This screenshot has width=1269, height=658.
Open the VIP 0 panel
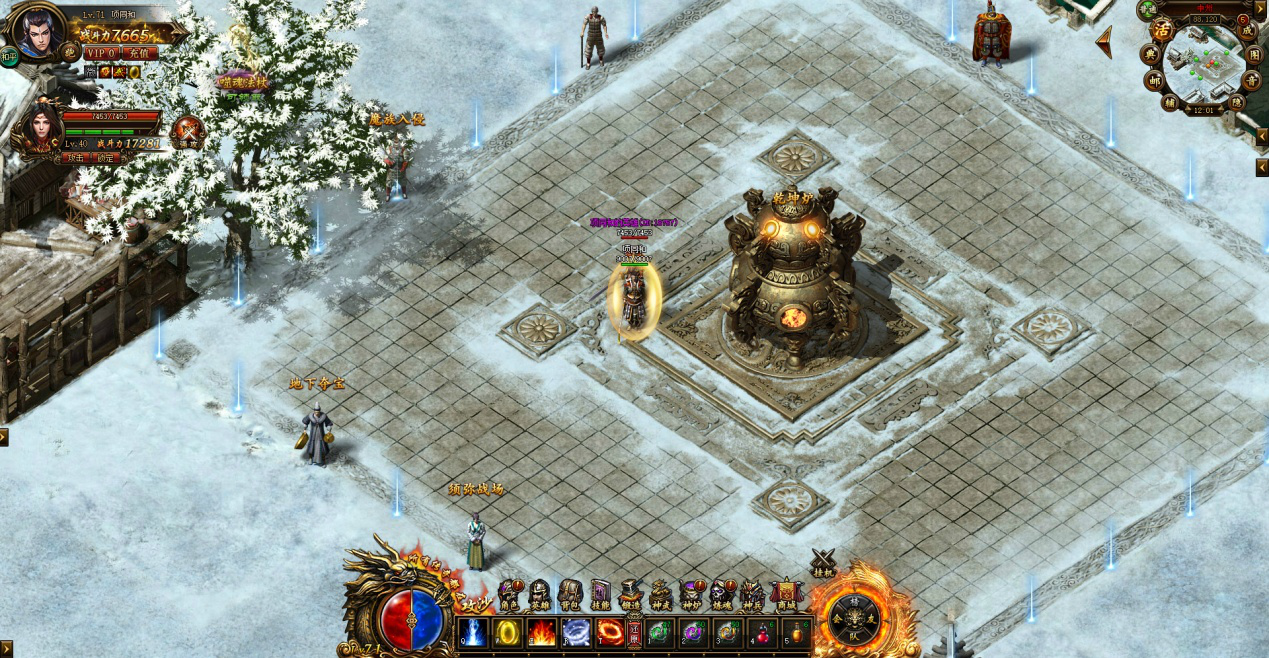101,53
